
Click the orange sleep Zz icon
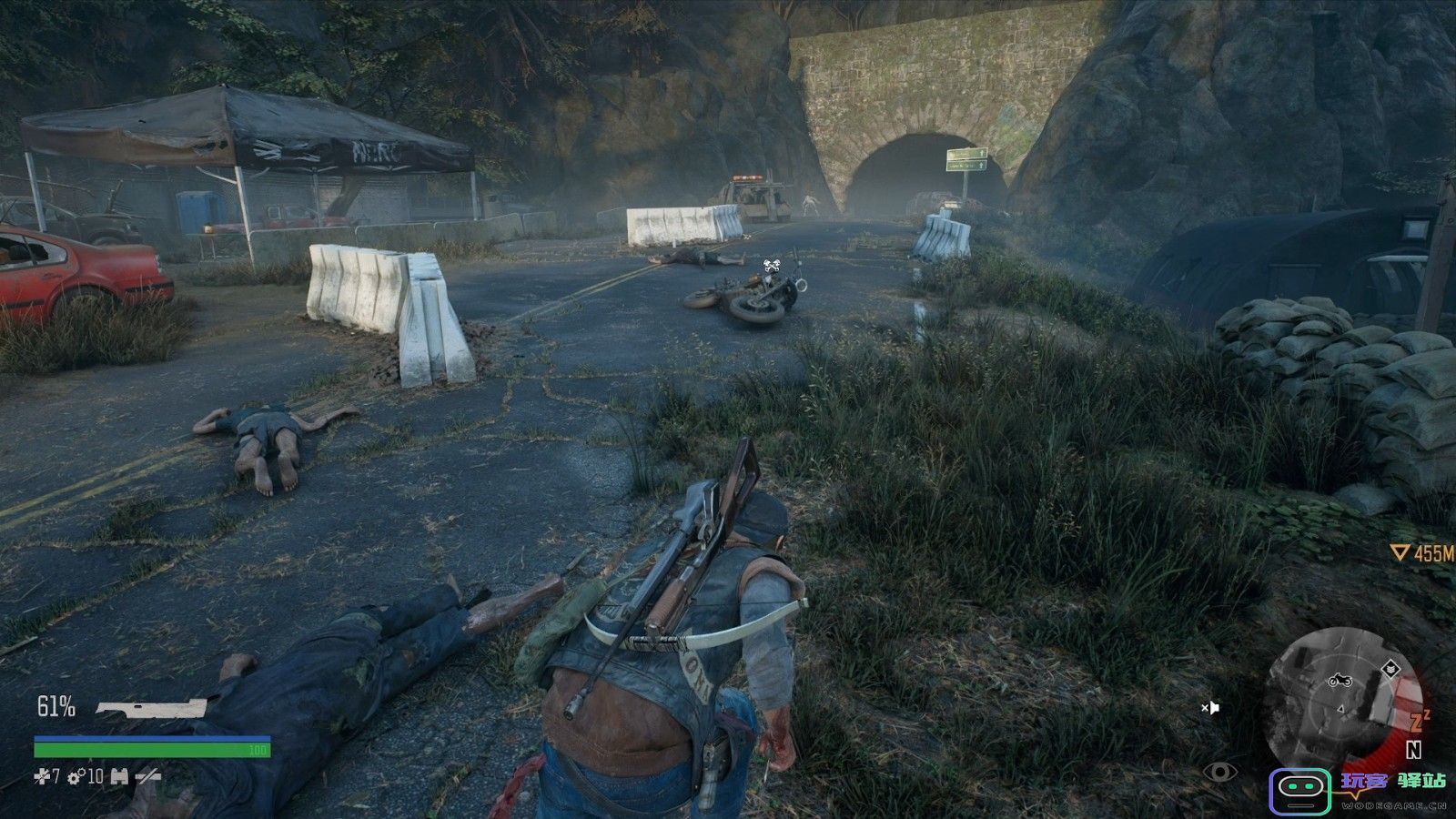coord(1419,720)
